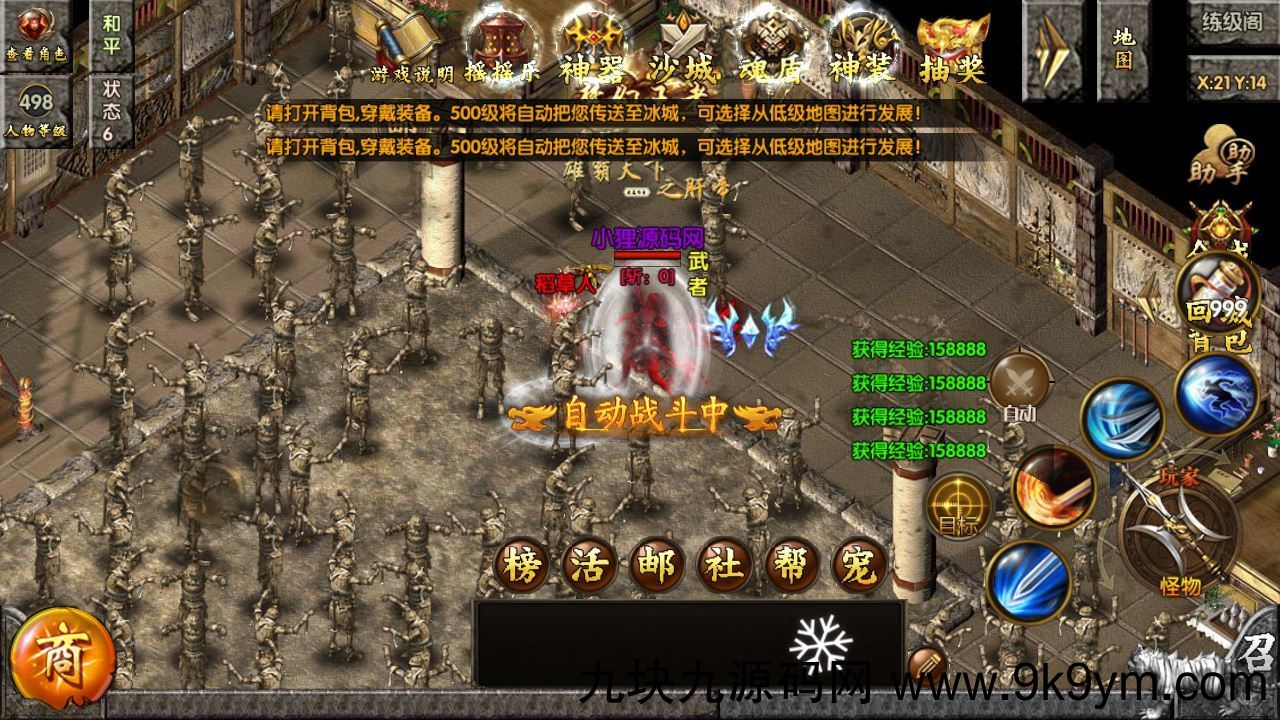The image size is (1280, 720).
Task: Open the 地图 map button
Action: click(x=1124, y=49)
